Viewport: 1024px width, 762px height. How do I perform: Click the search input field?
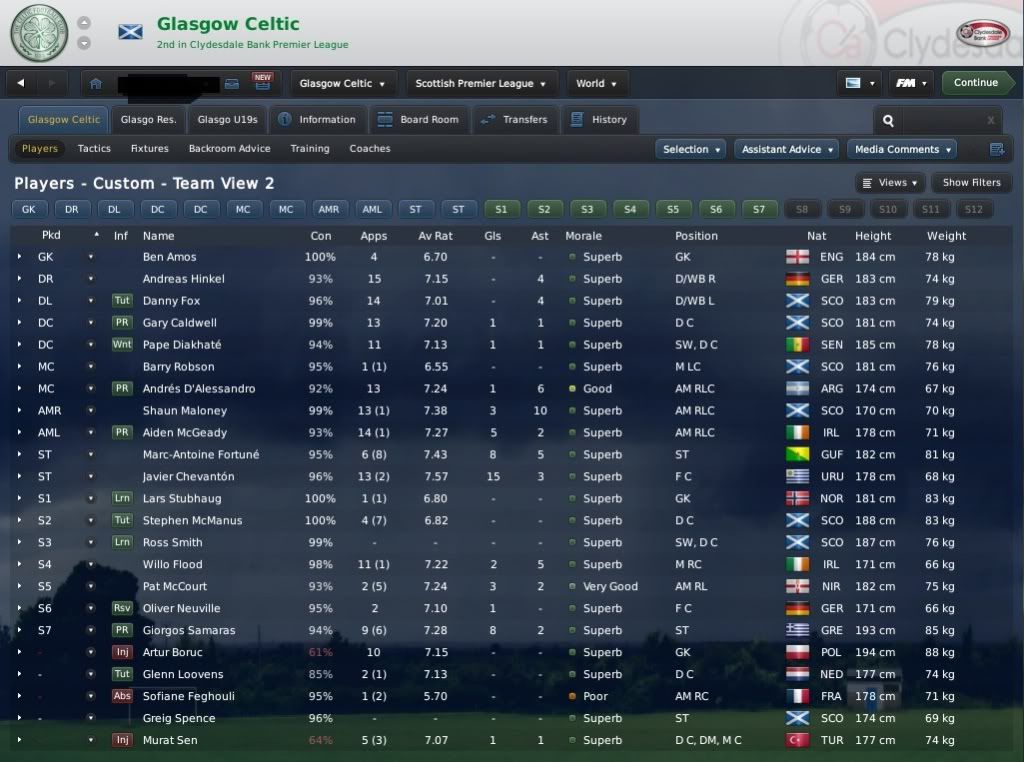click(940, 121)
